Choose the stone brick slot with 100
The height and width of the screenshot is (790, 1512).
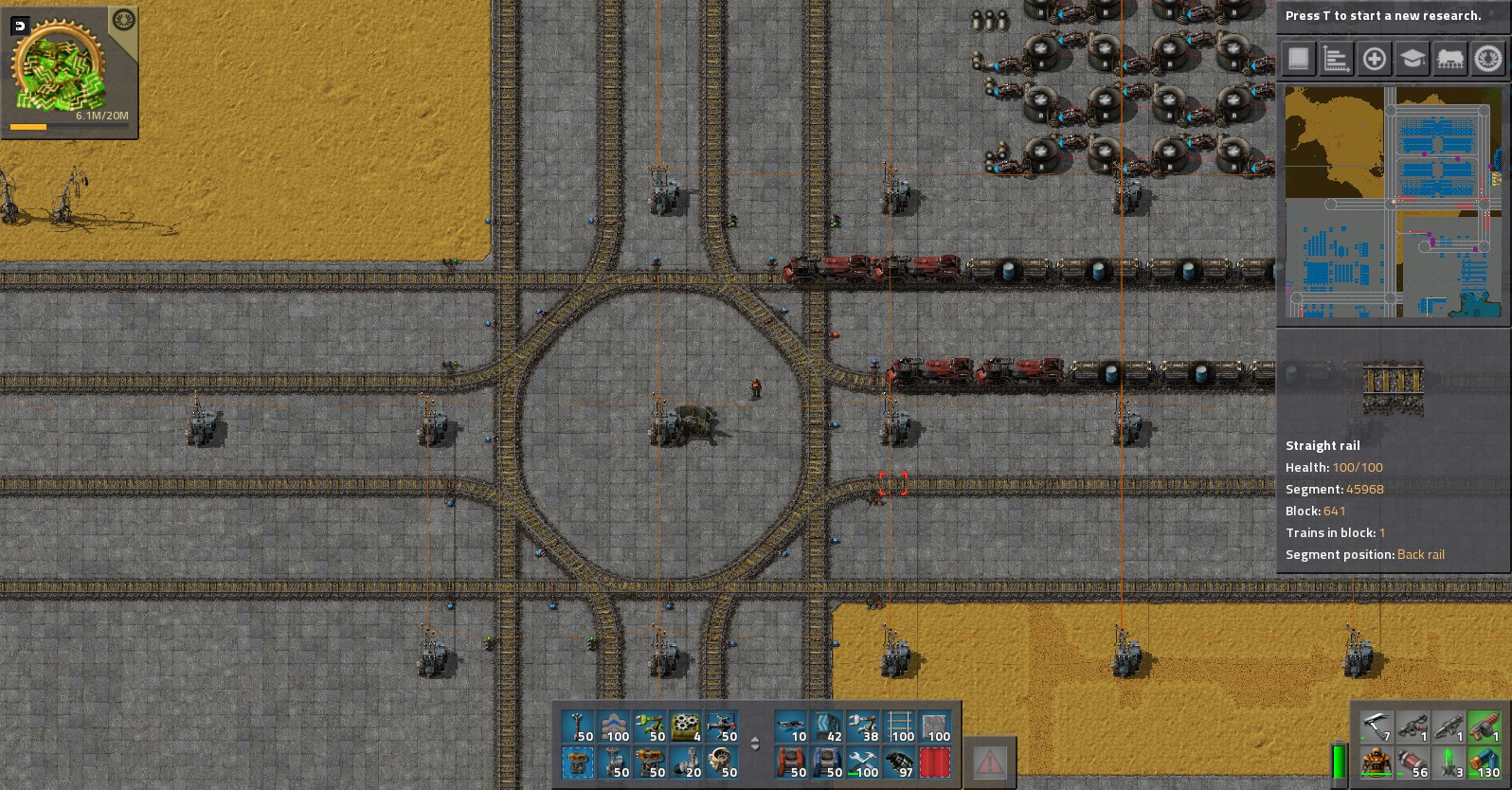[x=935, y=727]
